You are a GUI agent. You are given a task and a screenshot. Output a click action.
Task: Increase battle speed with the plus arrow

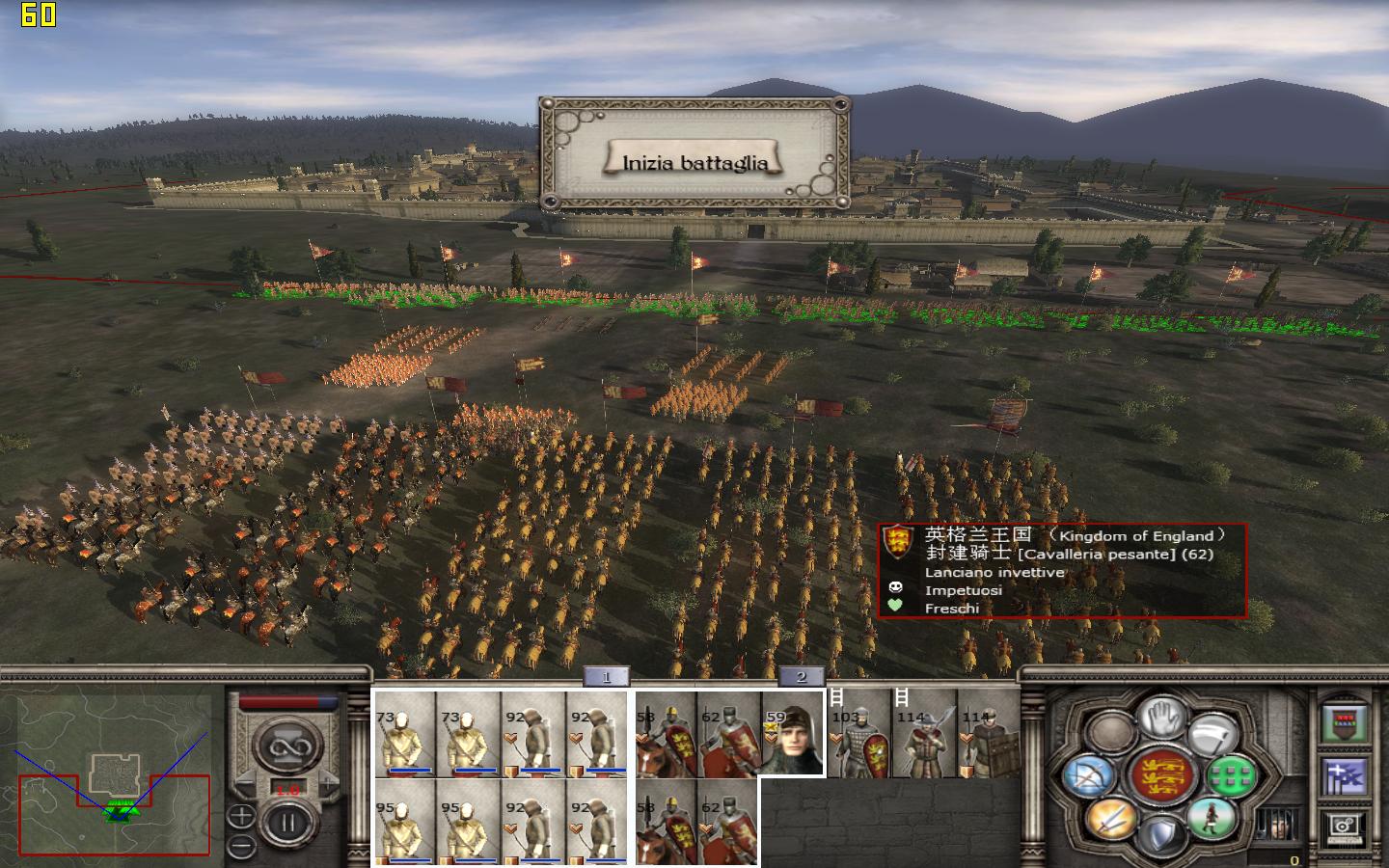328,783
